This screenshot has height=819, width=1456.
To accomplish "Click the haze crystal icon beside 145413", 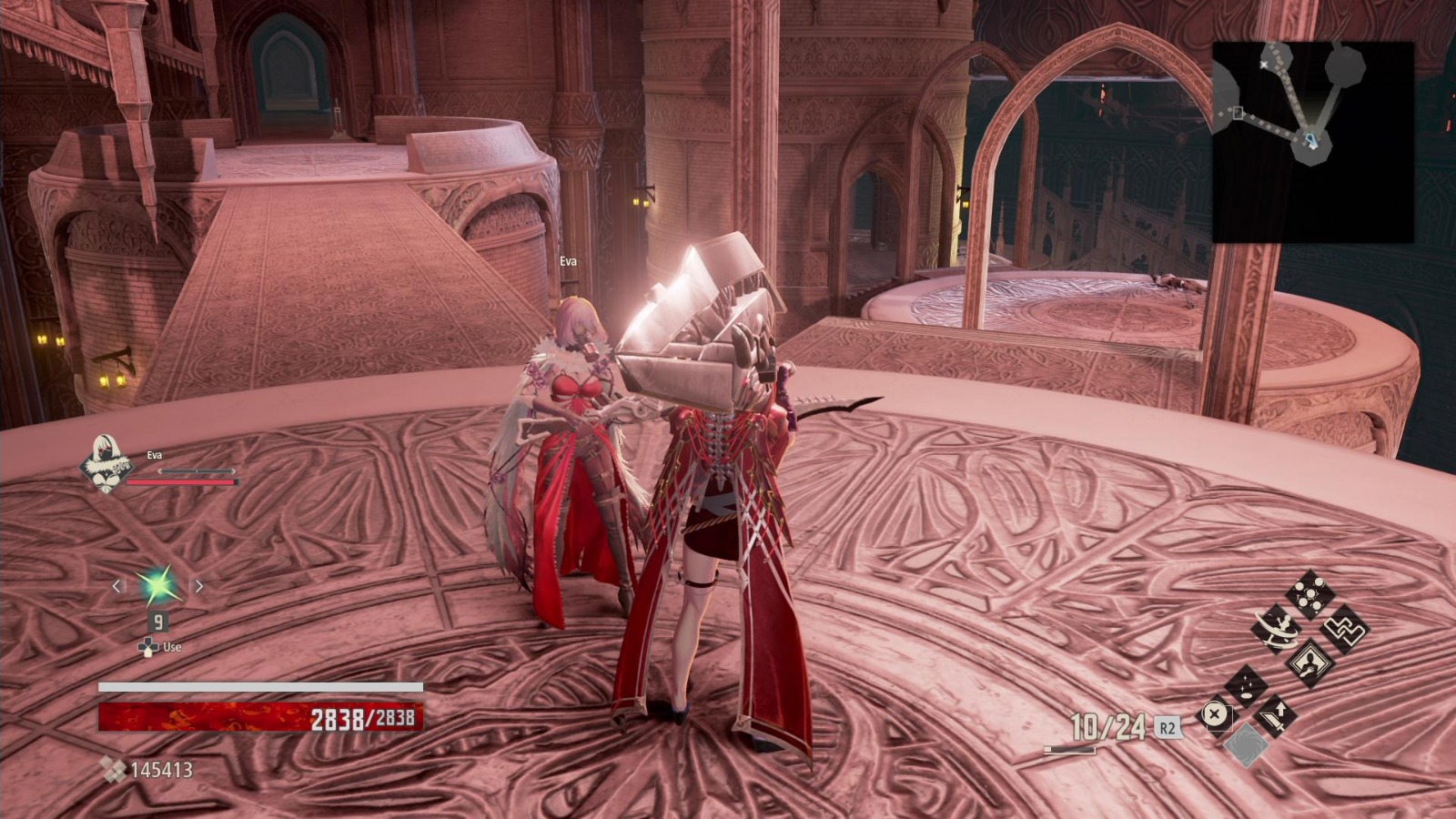I will pyautogui.click(x=116, y=771).
